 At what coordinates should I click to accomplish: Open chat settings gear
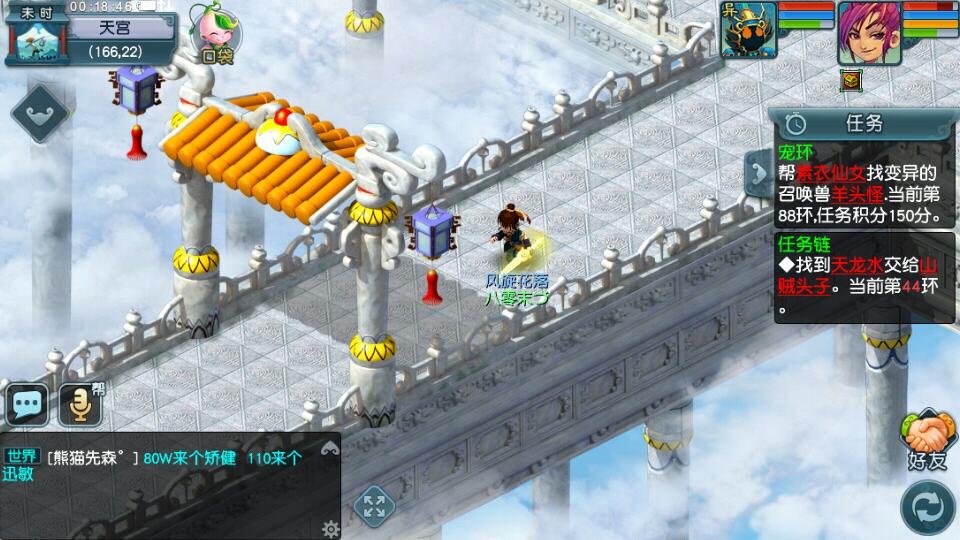tap(329, 527)
